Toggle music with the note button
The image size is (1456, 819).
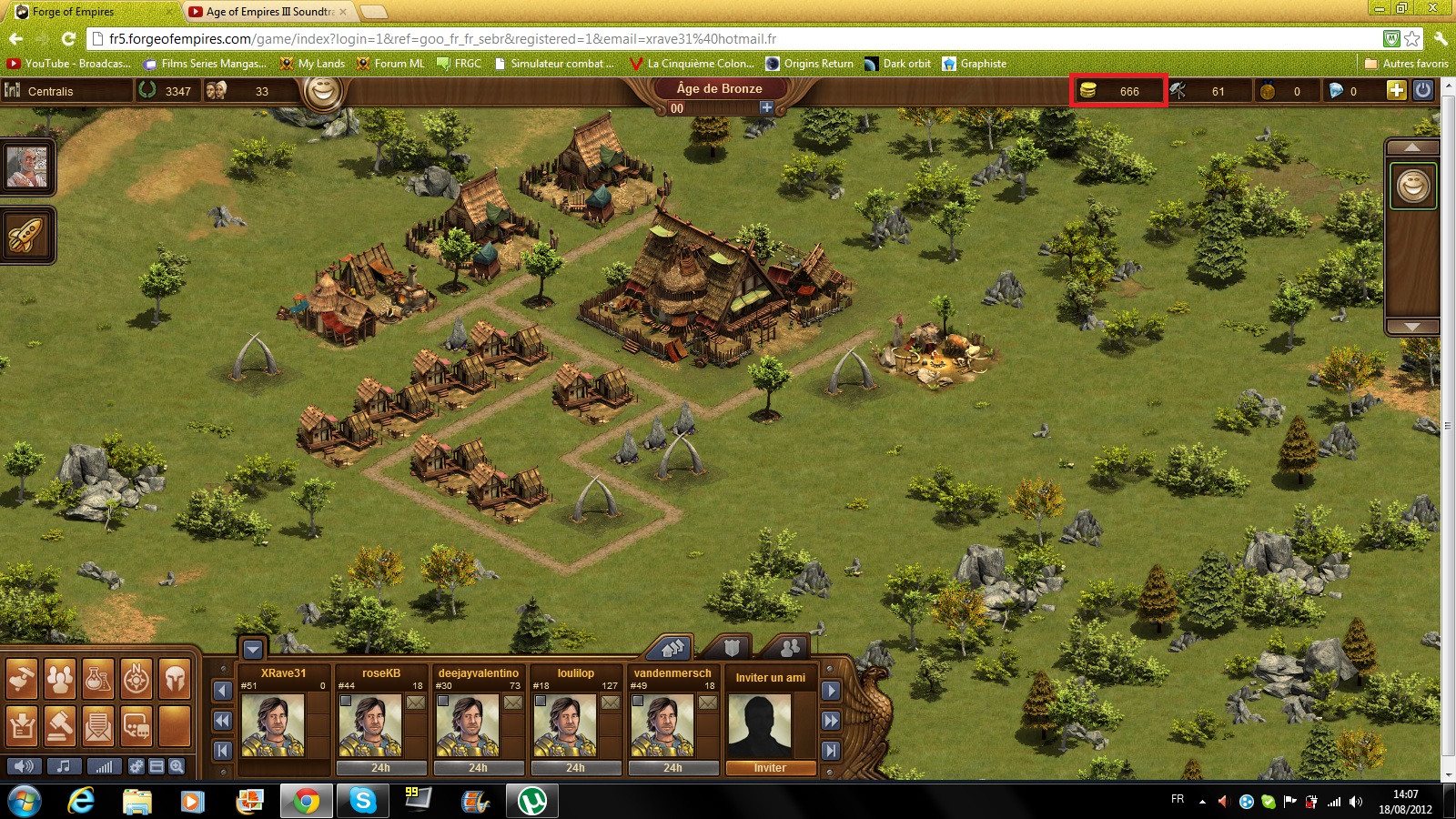pos(64,766)
